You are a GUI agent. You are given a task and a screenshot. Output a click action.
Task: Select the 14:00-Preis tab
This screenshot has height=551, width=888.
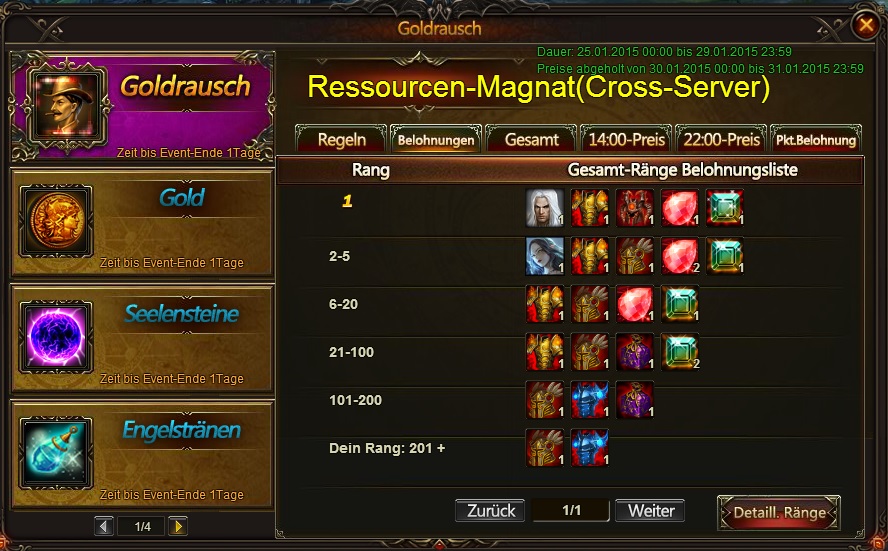(x=626, y=140)
